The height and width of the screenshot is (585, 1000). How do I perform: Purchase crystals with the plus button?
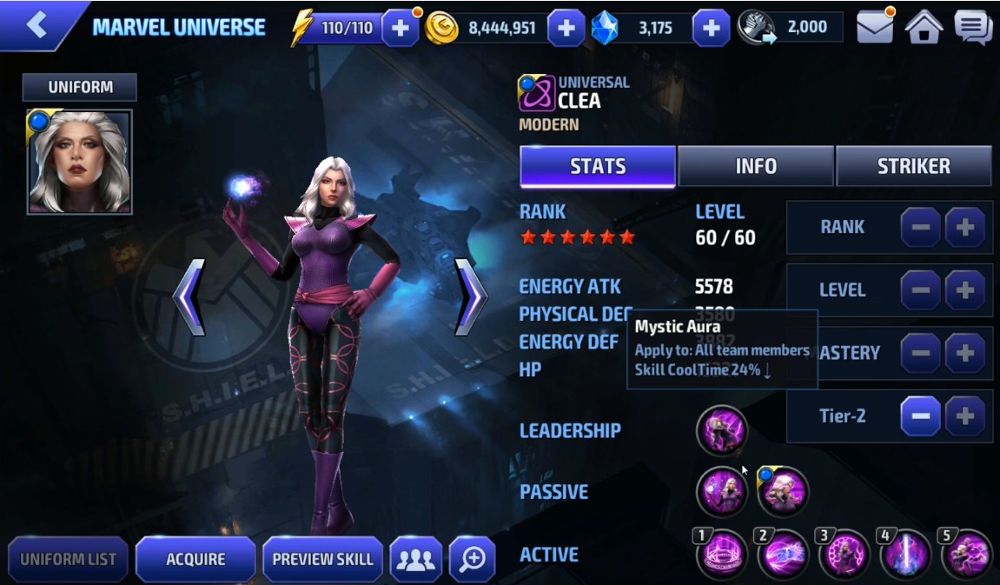click(710, 28)
